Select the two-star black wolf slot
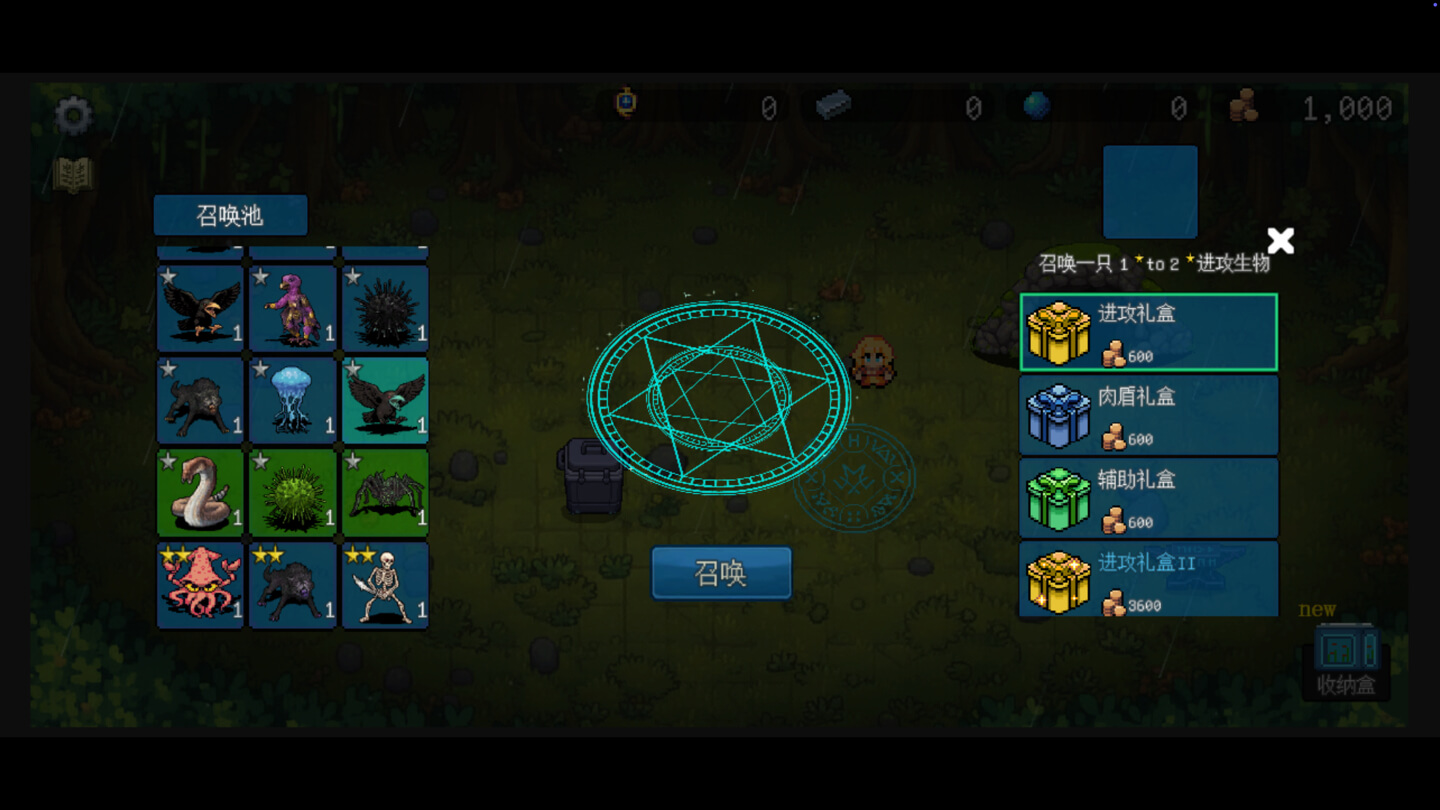Screen dimensions: 1440x810 click(x=292, y=585)
